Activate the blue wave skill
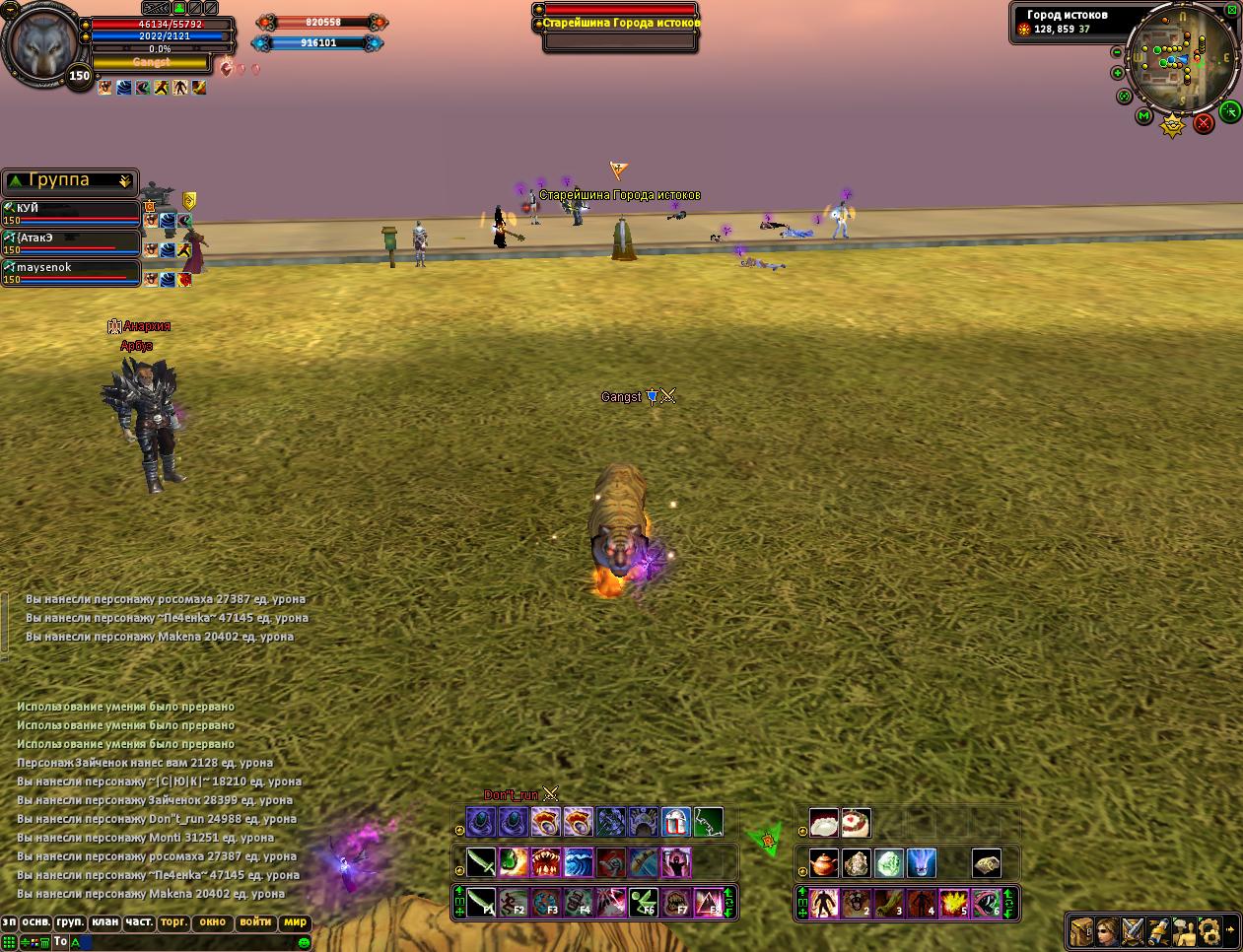The width and height of the screenshot is (1243, 952). [579, 862]
